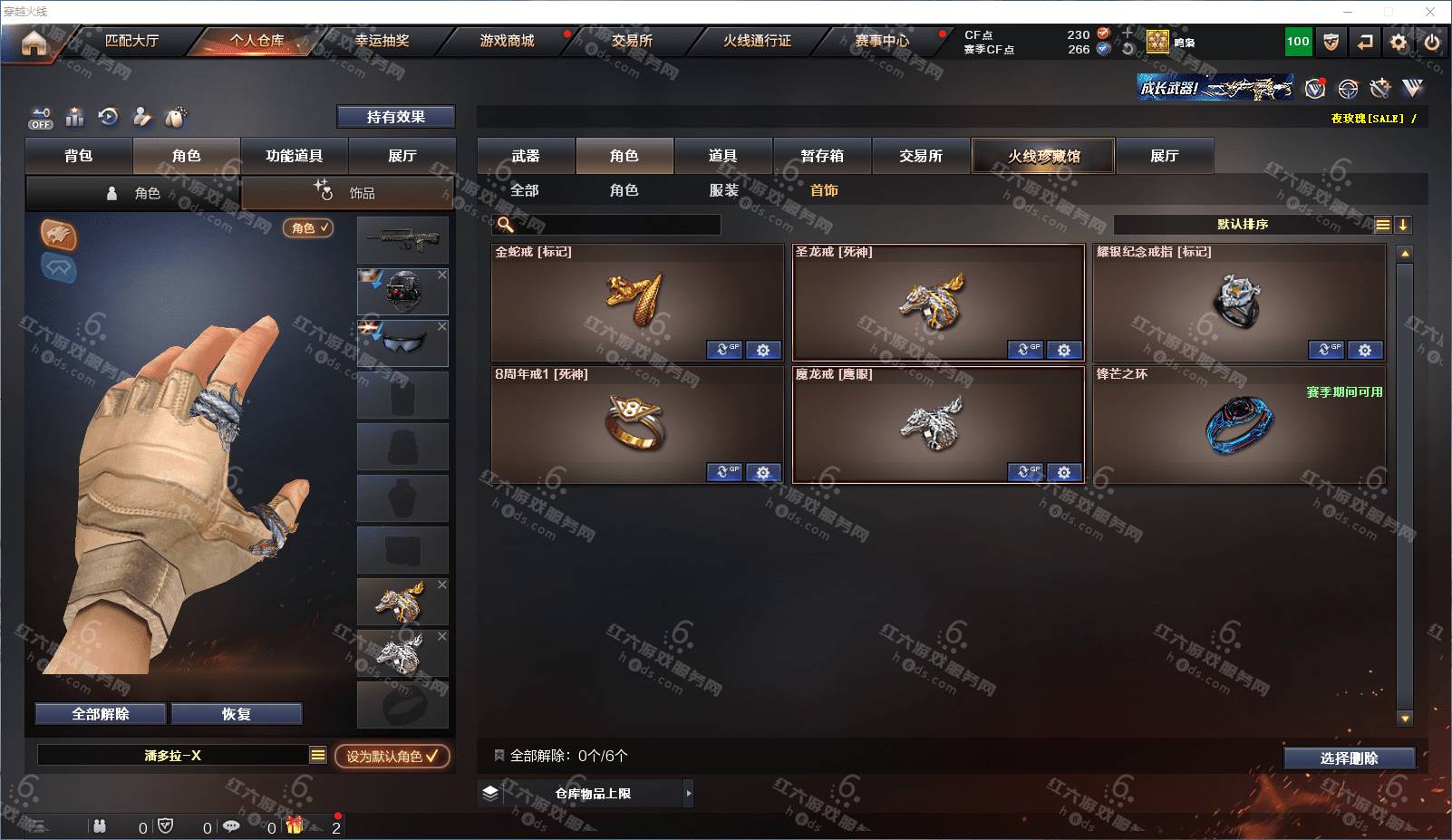Click the 选择删除 select delete button
Viewport: 1452px width, 840px height.
[1349, 758]
